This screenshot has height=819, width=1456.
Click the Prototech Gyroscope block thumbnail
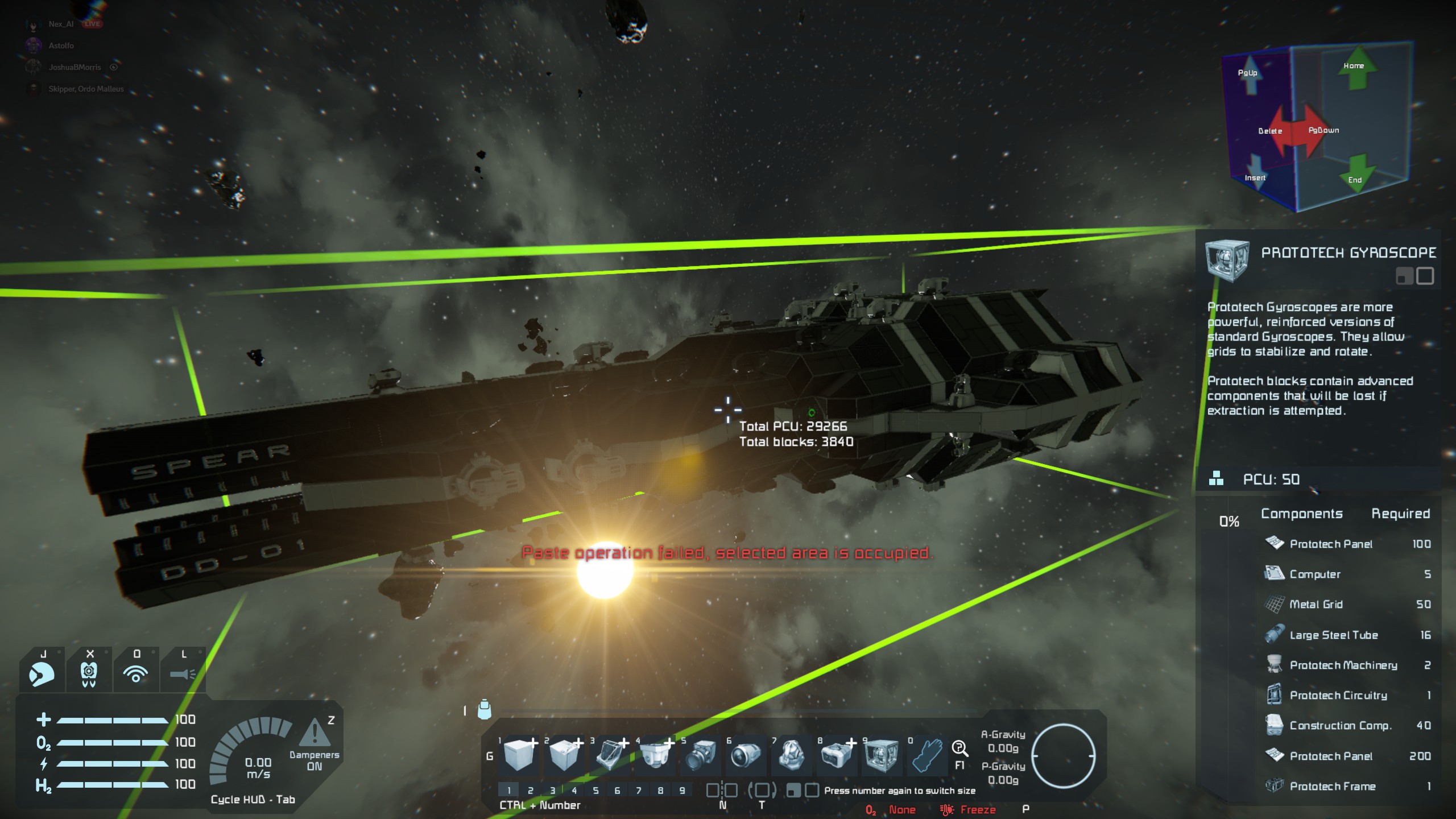click(1227, 260)
